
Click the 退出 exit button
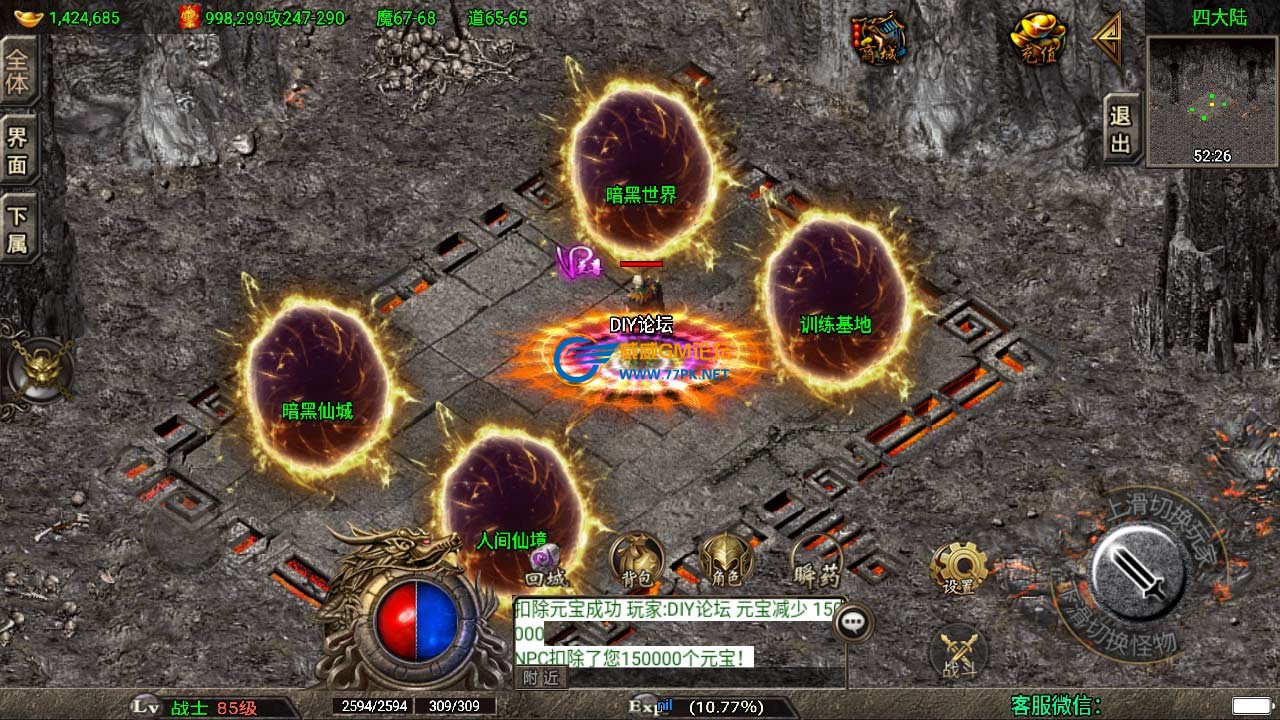click(1121, 129)
